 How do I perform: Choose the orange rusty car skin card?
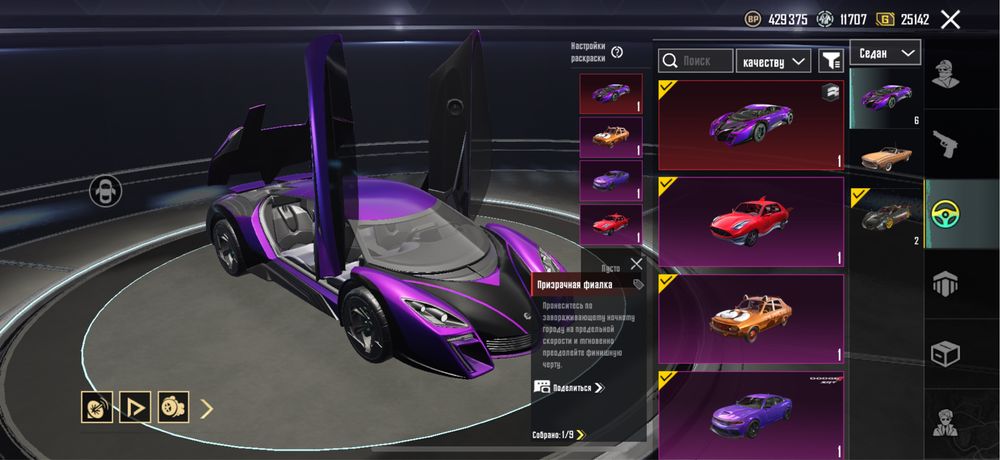coord(751,318)
